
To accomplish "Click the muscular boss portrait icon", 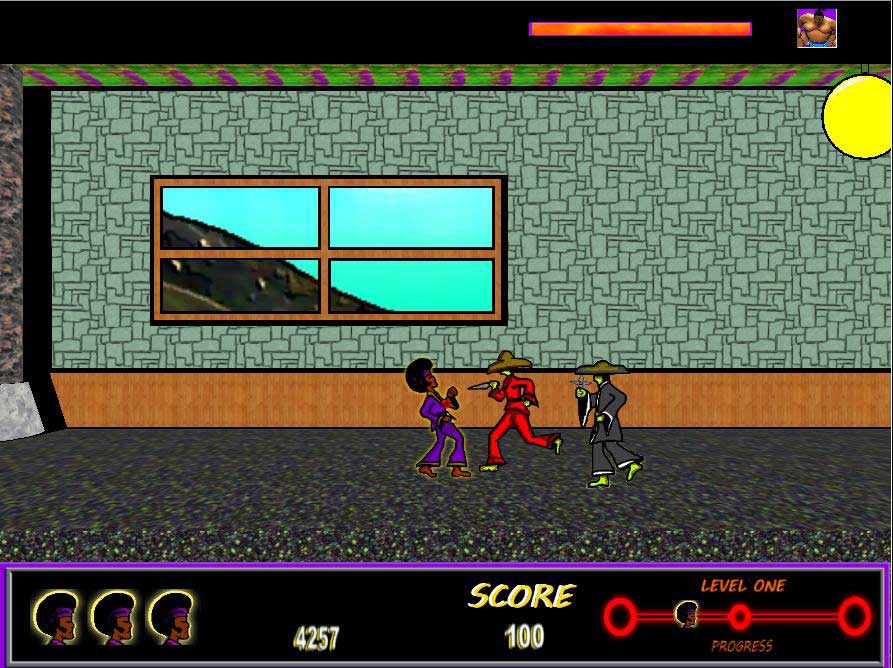I will 816,29.
